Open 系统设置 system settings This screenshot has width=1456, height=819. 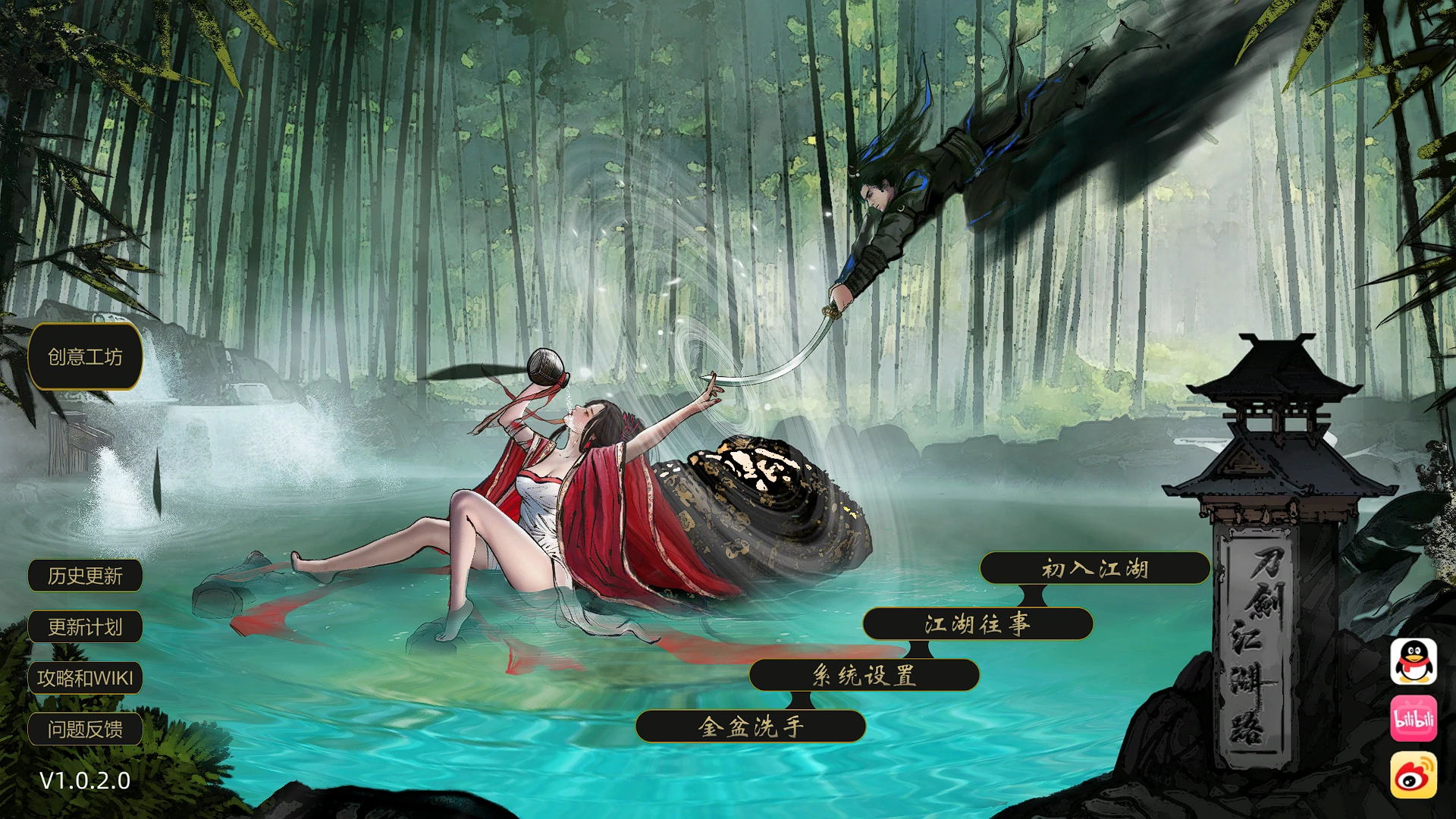pyautogui.click(x=864, y=676)
